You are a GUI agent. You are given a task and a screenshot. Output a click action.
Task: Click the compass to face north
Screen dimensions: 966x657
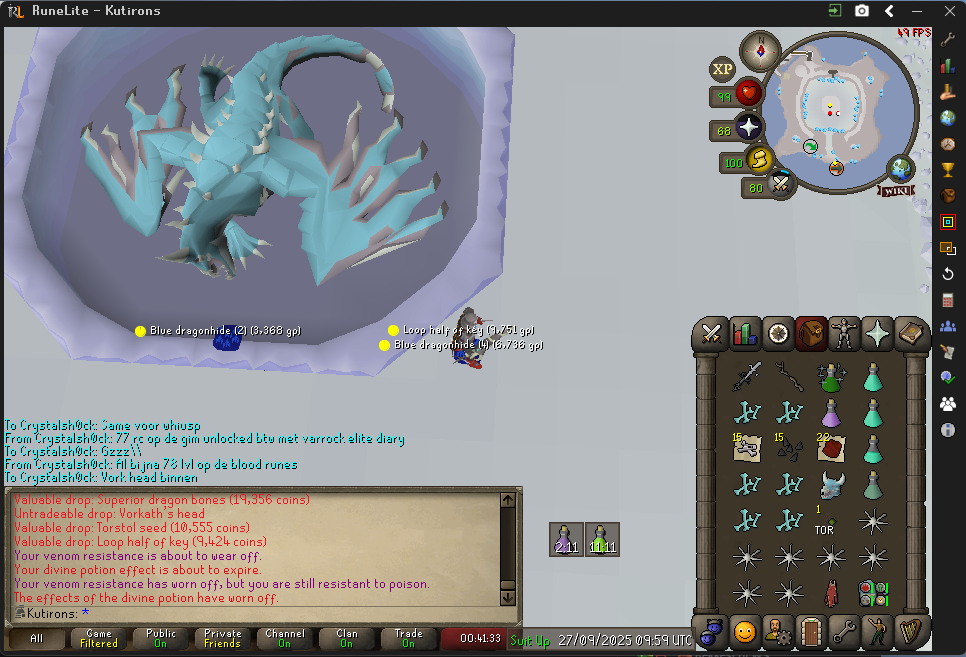[x=759, y=50]
